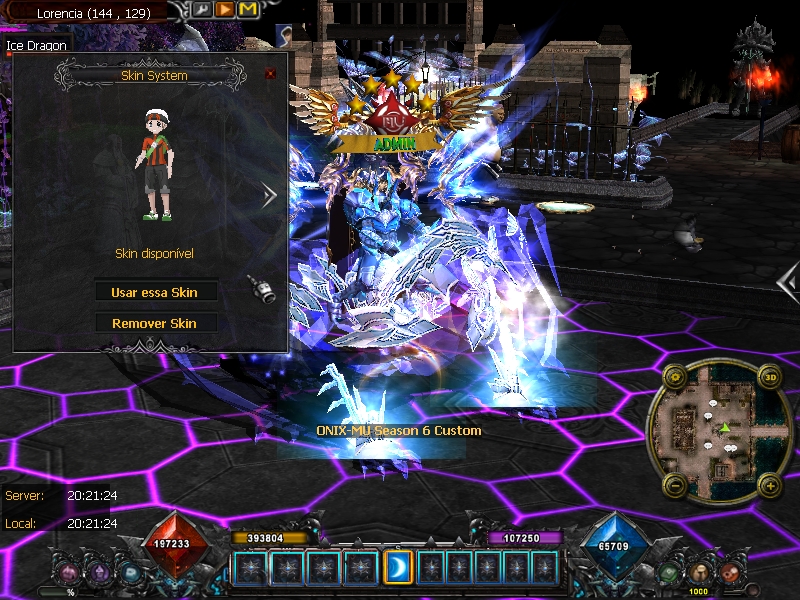
Task: Show the next skin with the right arrow
Action: pos(268,196)
